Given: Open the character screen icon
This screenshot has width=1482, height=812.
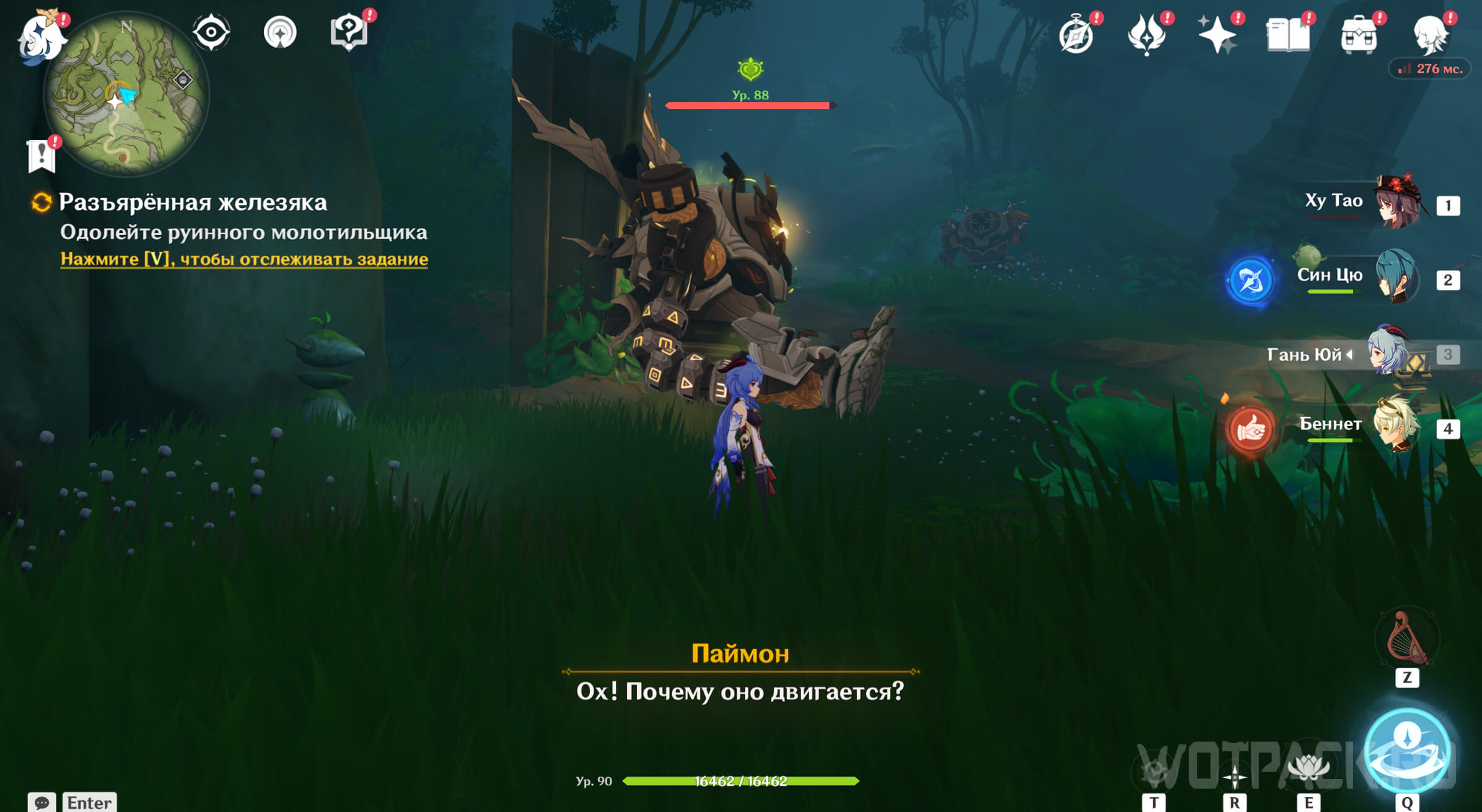Looking at the screenshot, I should click(1431, 34).
